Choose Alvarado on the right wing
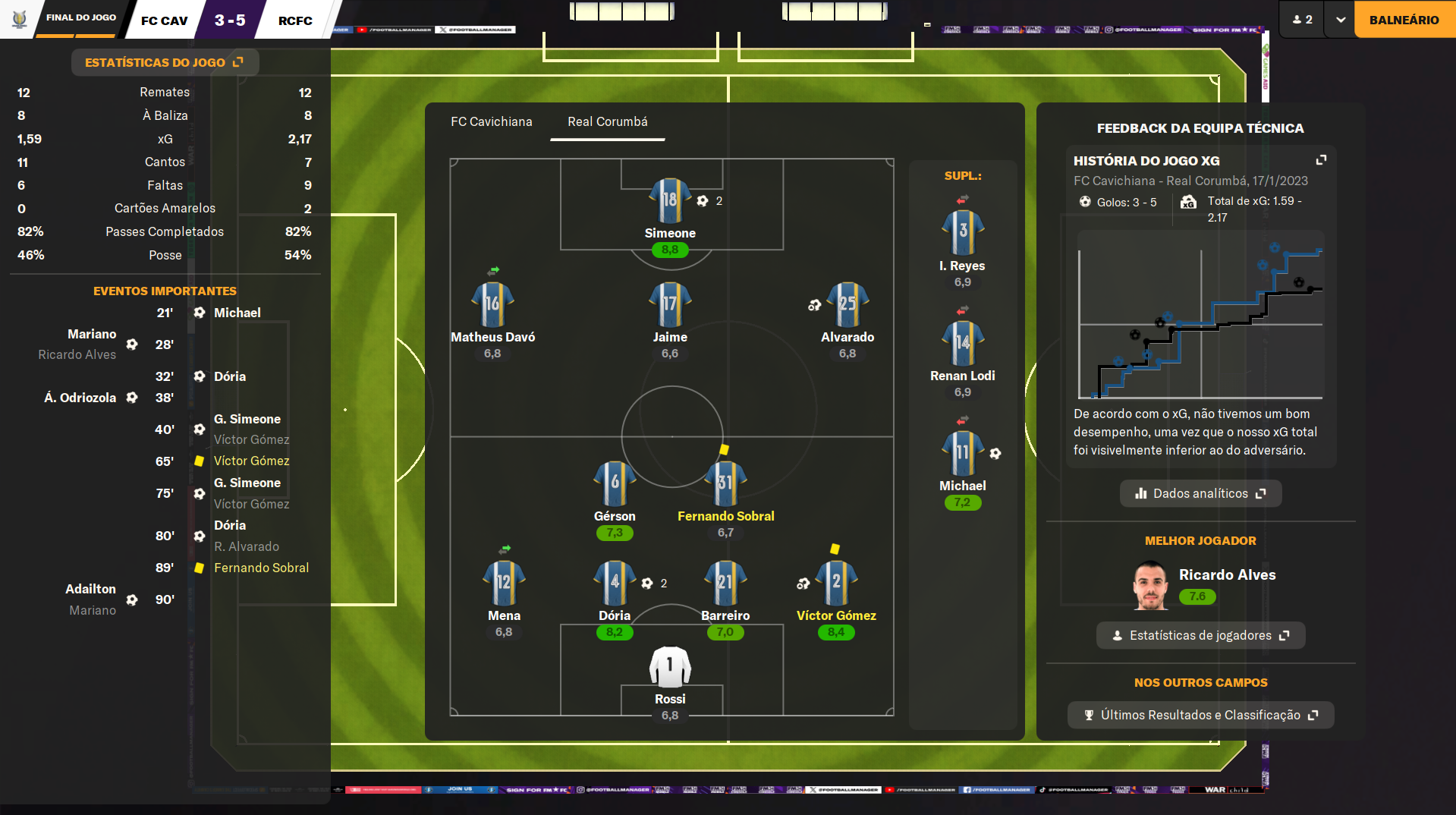 tap(847, 305)
